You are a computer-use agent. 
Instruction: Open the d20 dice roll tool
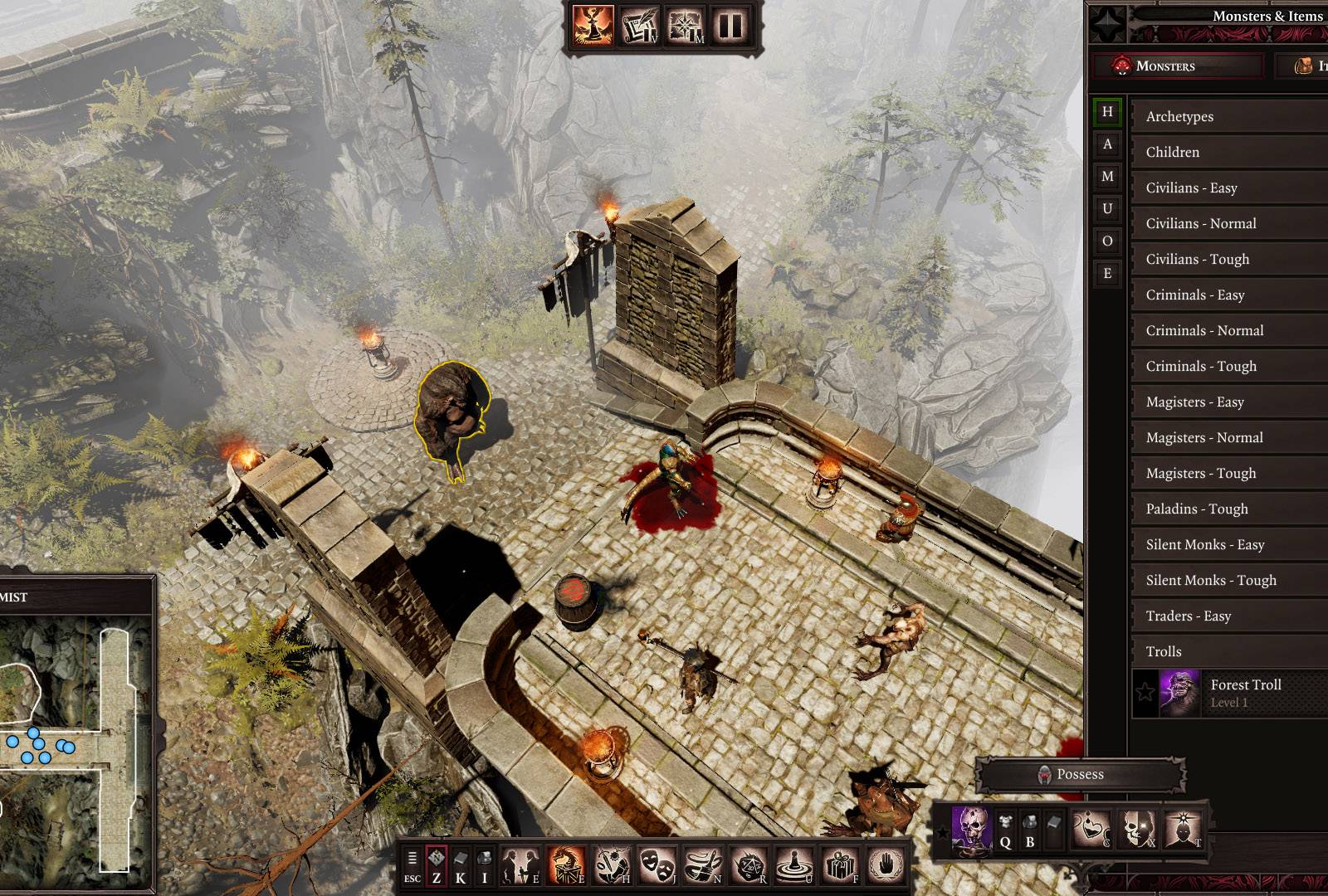coord(747,865)
